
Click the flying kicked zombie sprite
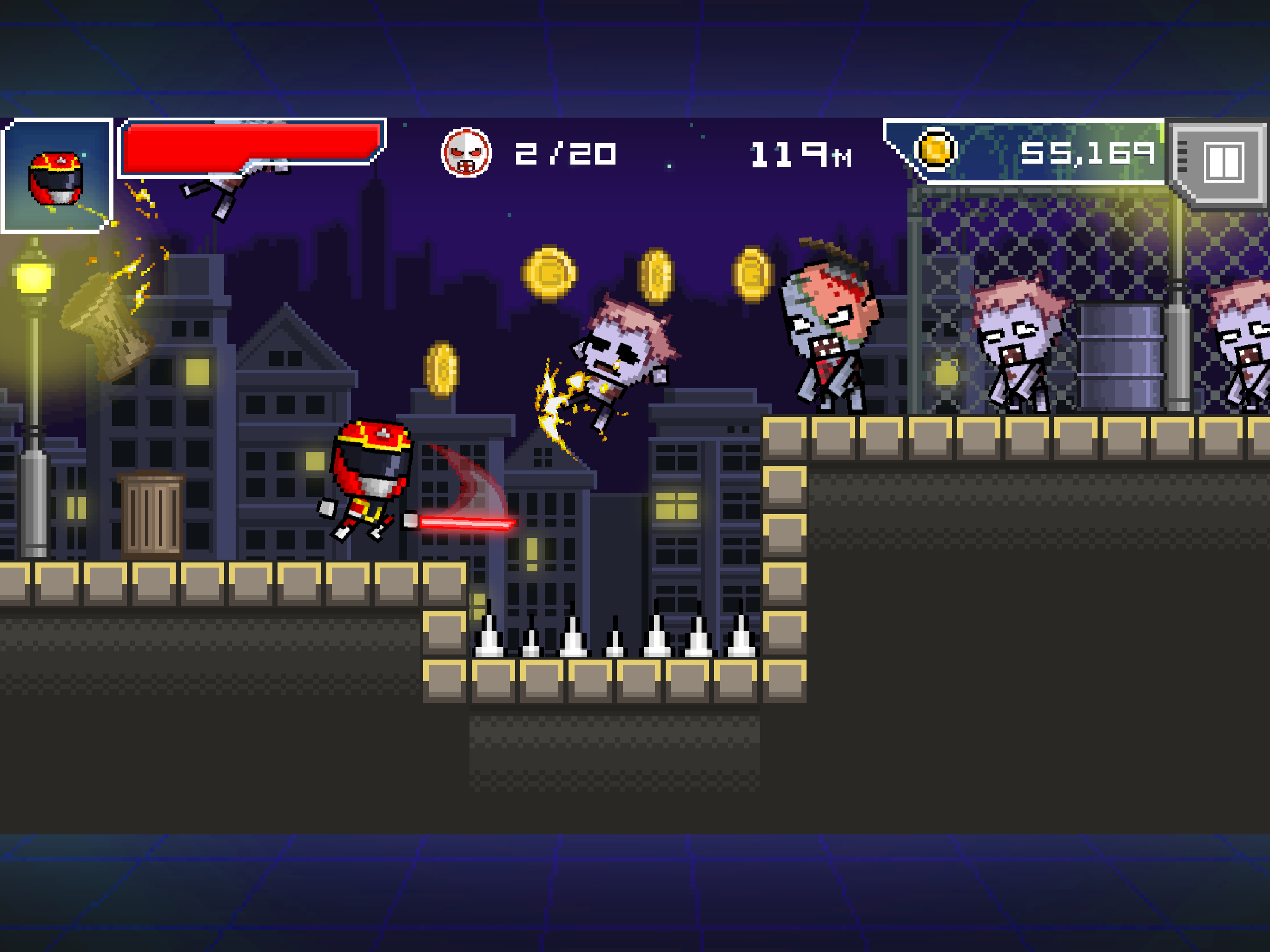click(615, 356)
